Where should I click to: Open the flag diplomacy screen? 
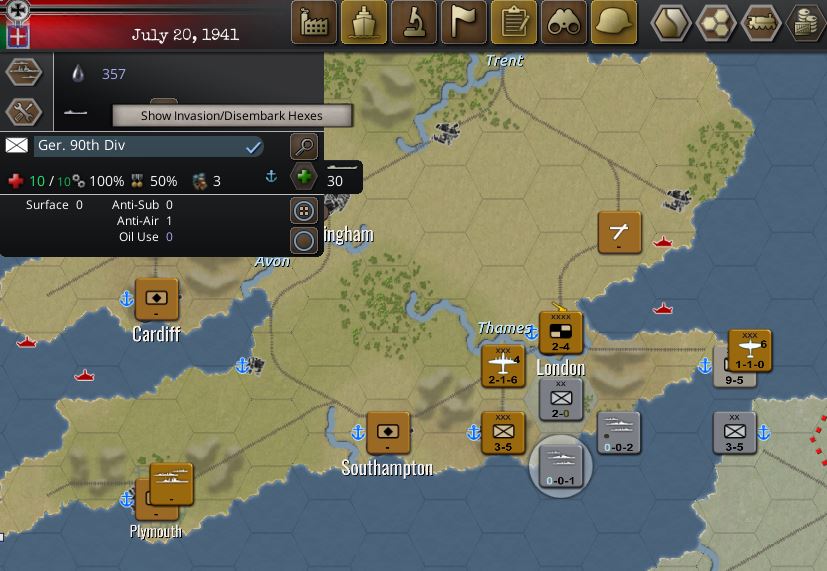coord(464,22)
